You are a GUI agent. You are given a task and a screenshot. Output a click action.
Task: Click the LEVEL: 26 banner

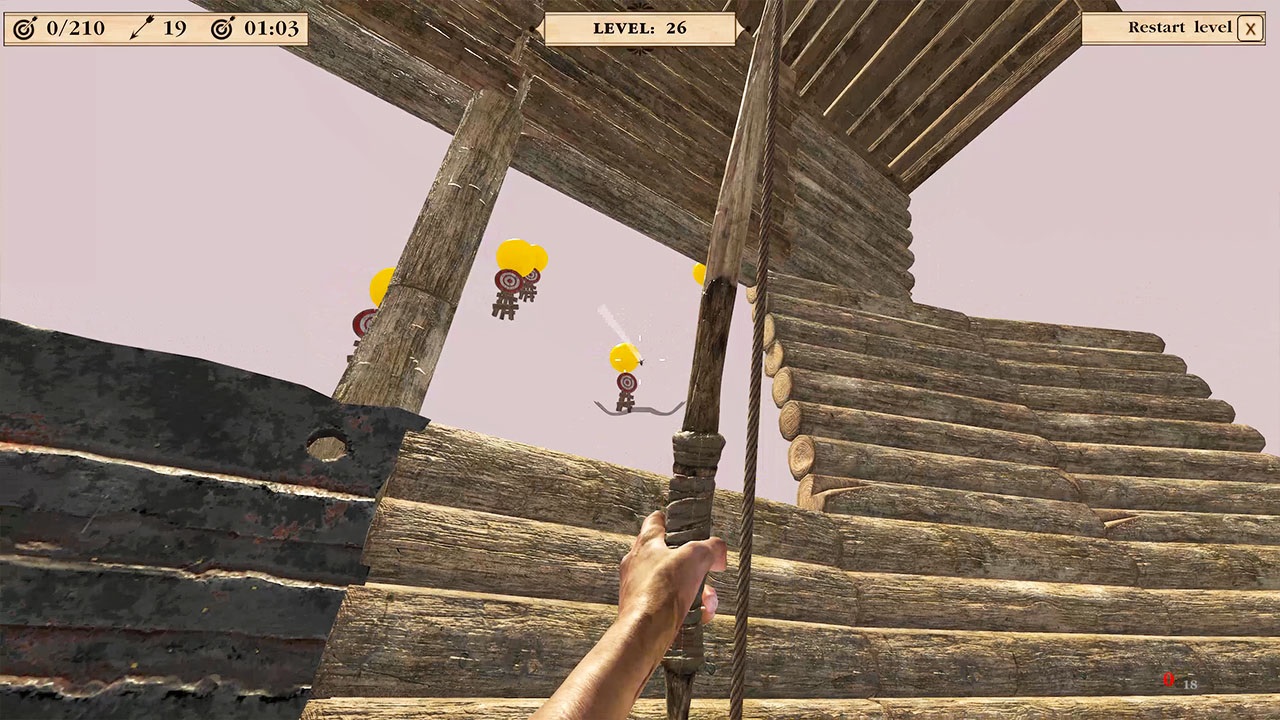coord(640,28)
